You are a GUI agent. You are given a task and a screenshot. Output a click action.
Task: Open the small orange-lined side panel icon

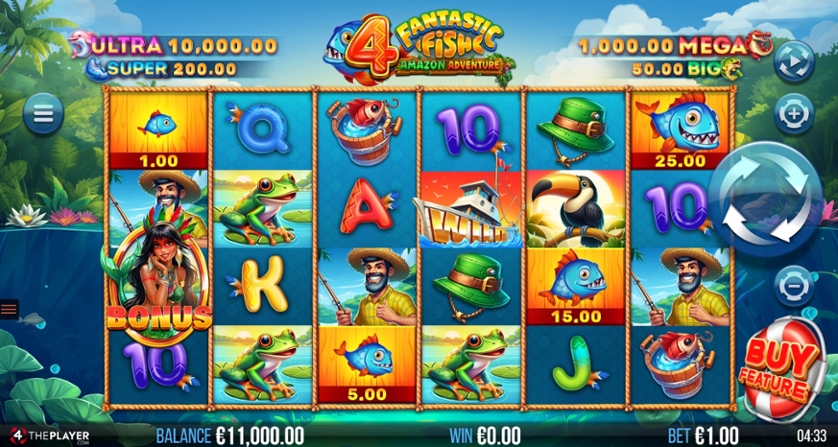pyautogui.click(x=9, y=310)
